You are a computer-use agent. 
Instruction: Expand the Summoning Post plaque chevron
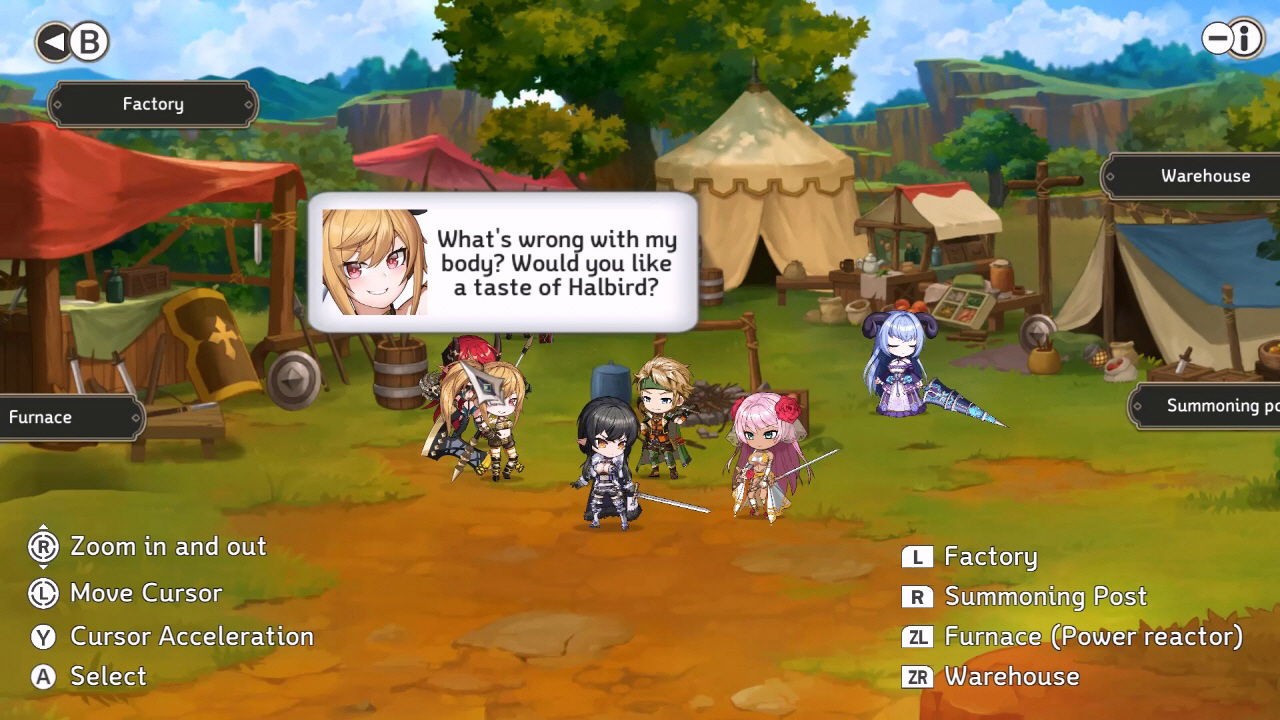click(x=1140, y=406)
